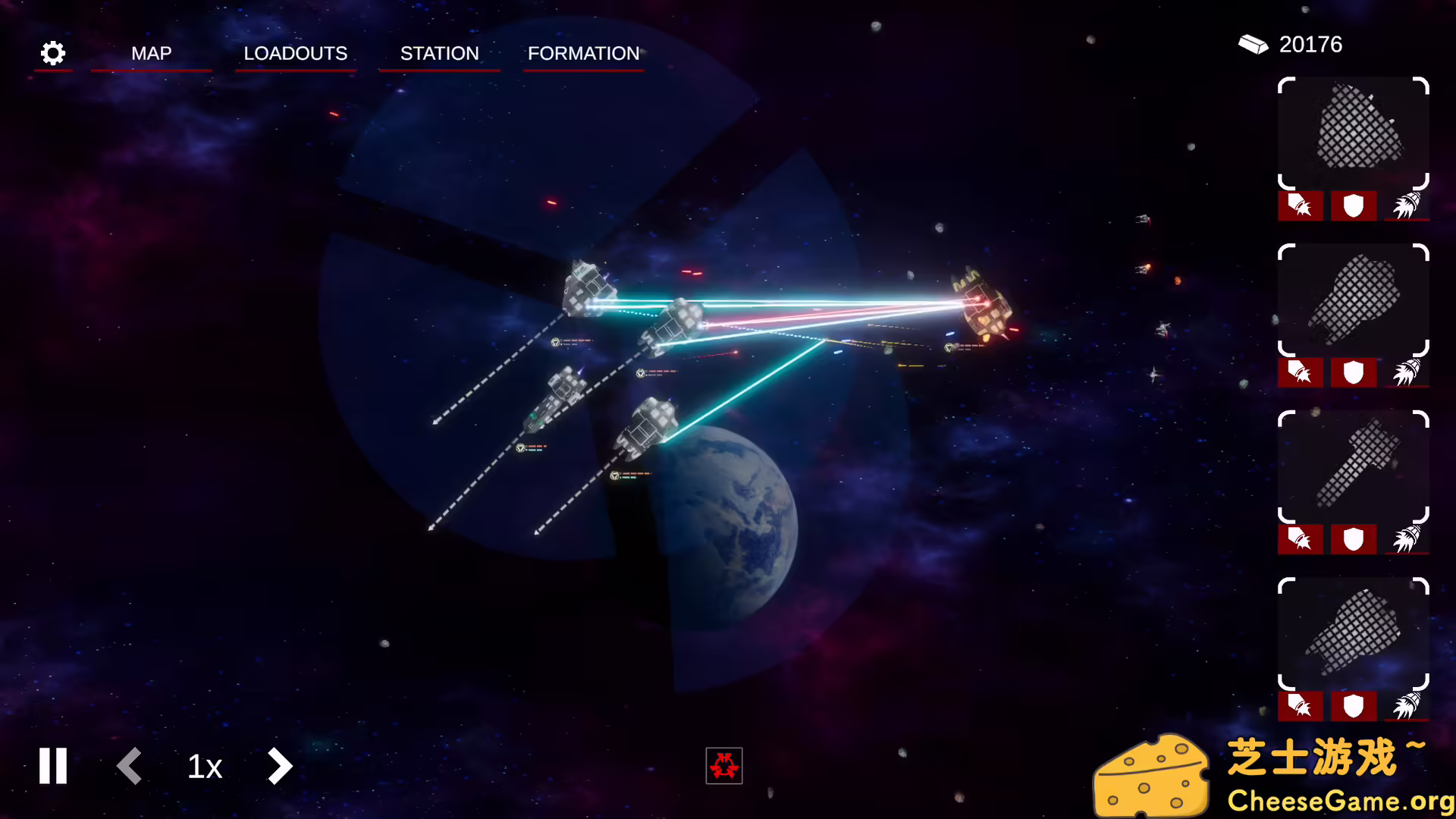The image size is (1456, 819).
Task: Switch to the LOADOUTS tab
Action: coord(296,53)
